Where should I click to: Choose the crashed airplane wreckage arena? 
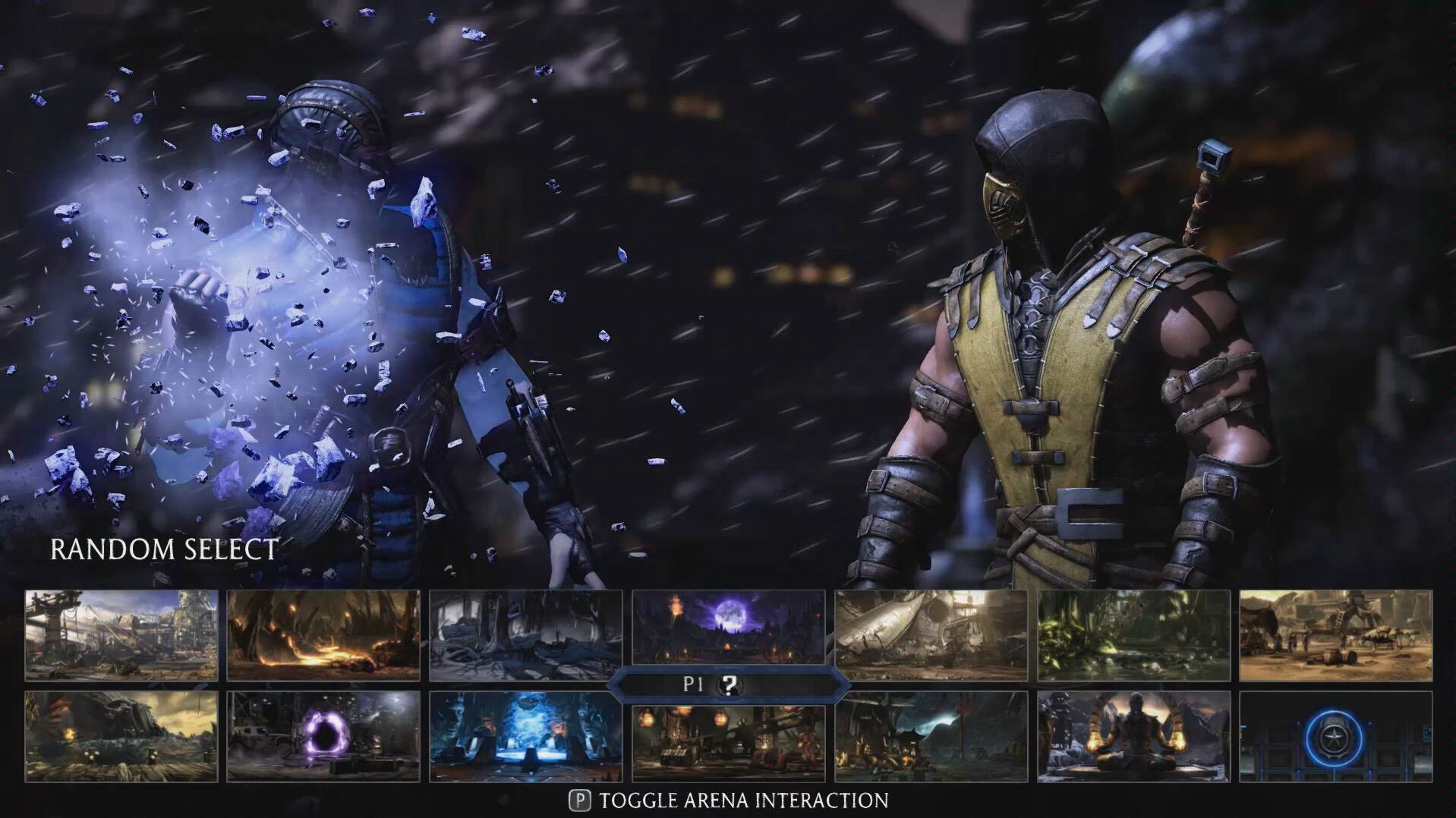coord(931,635)
